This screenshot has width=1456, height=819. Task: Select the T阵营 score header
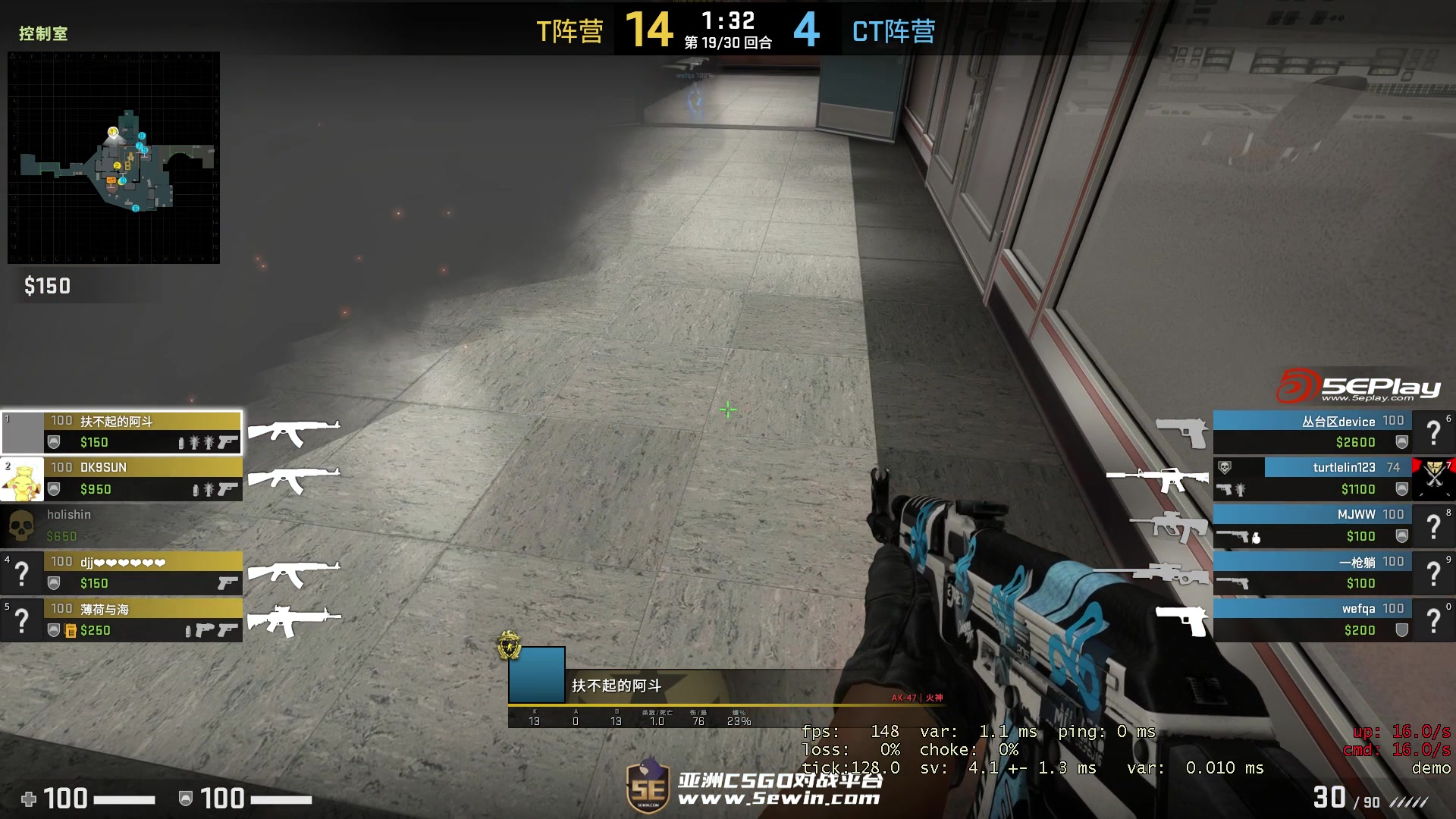pos(570,32)
